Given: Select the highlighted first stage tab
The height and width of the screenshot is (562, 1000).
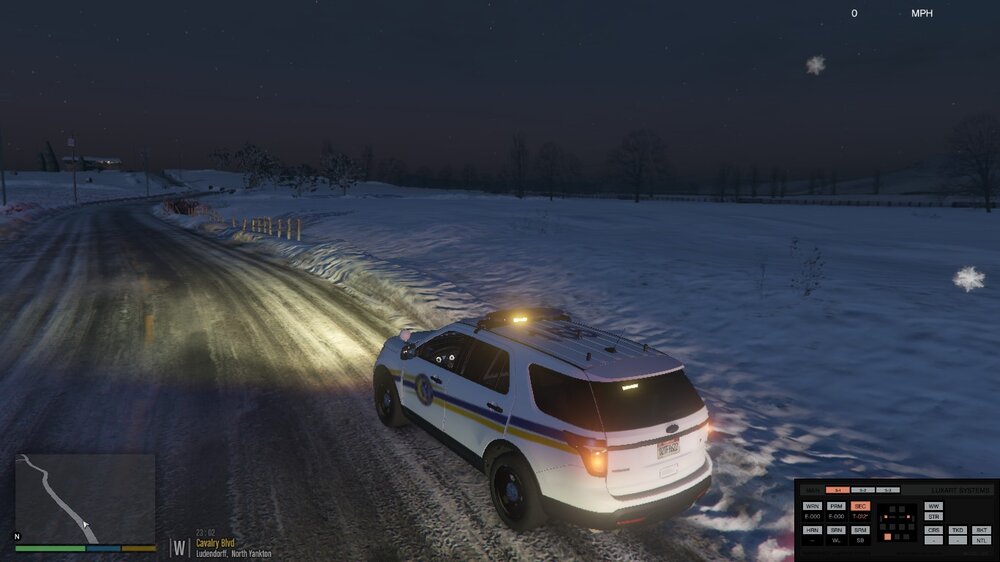Looking at the screenshot, I should pyautogui.click(x=838, y=490).
